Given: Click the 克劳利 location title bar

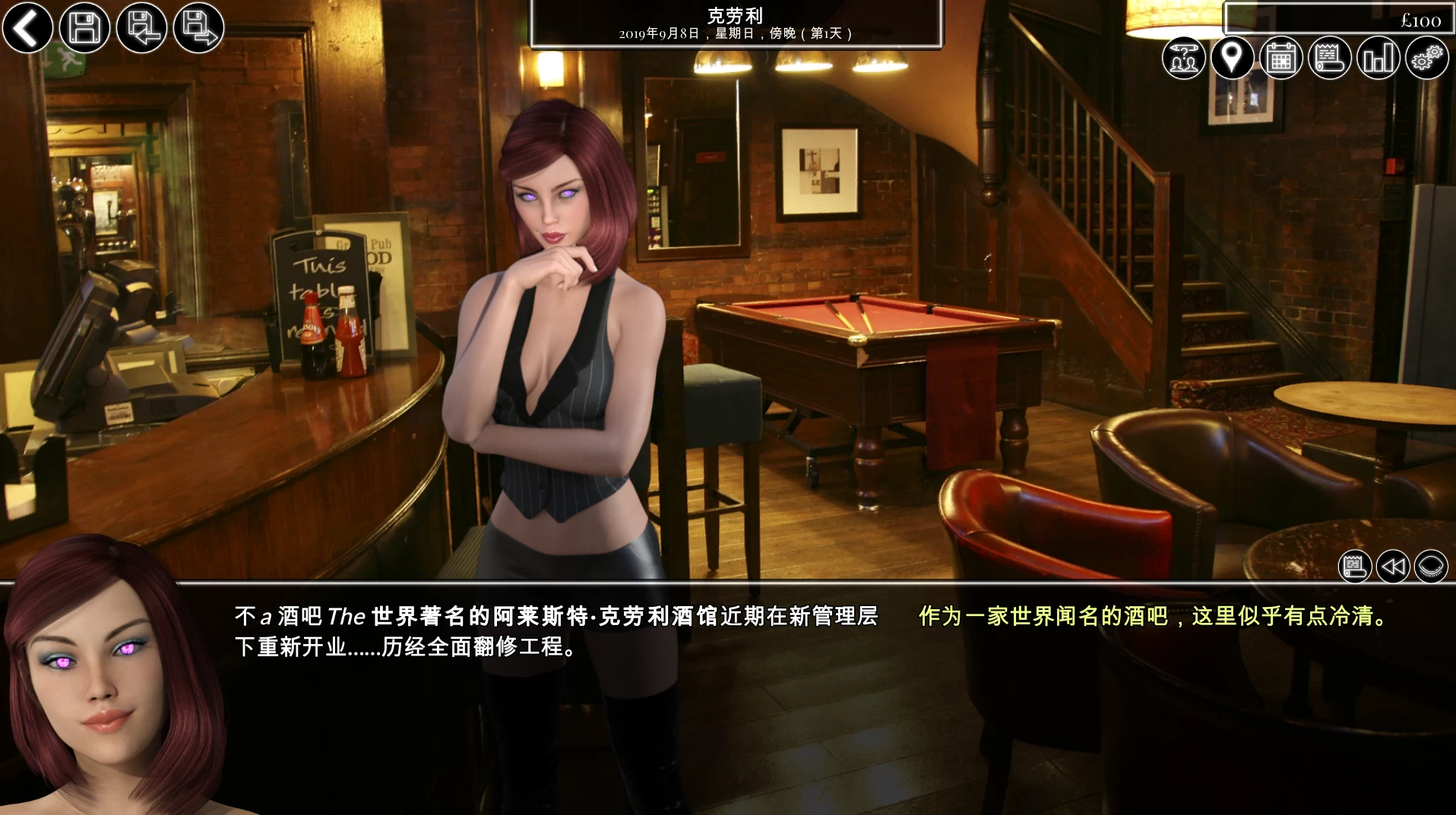Looking at the screenshot, I should pyautogui.click(x=736, y=14).
